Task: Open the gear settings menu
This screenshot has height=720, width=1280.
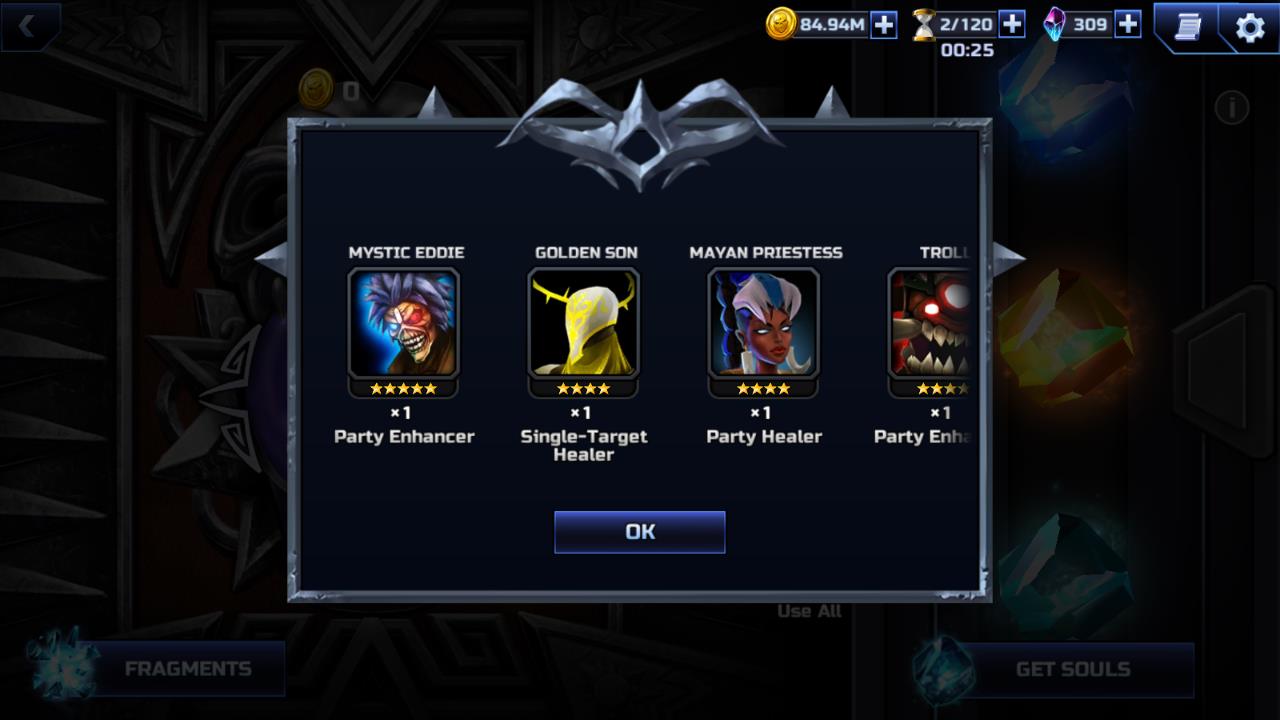Action: (x=1250, y=28)
